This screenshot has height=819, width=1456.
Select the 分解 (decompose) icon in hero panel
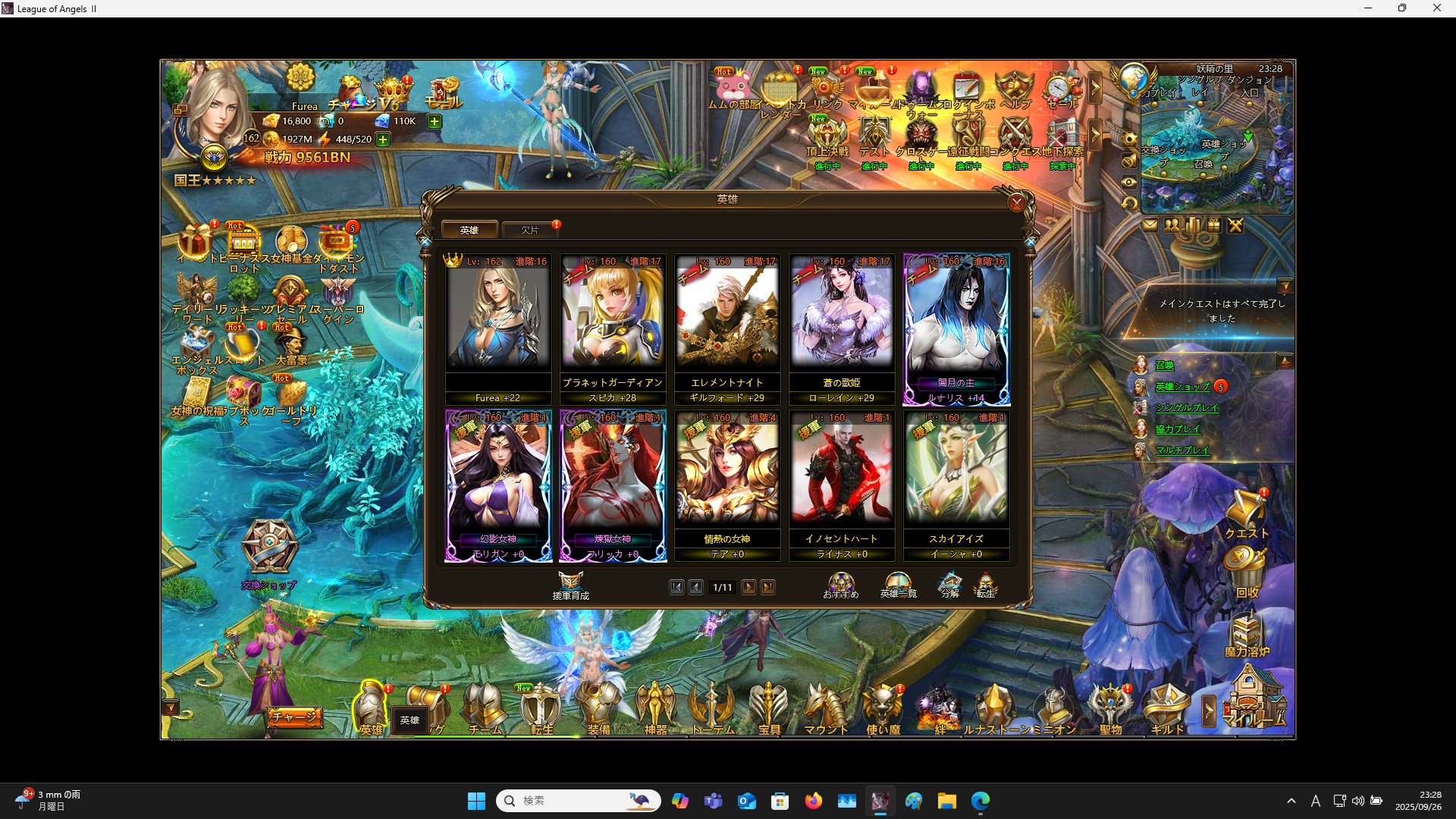[950, 582]
